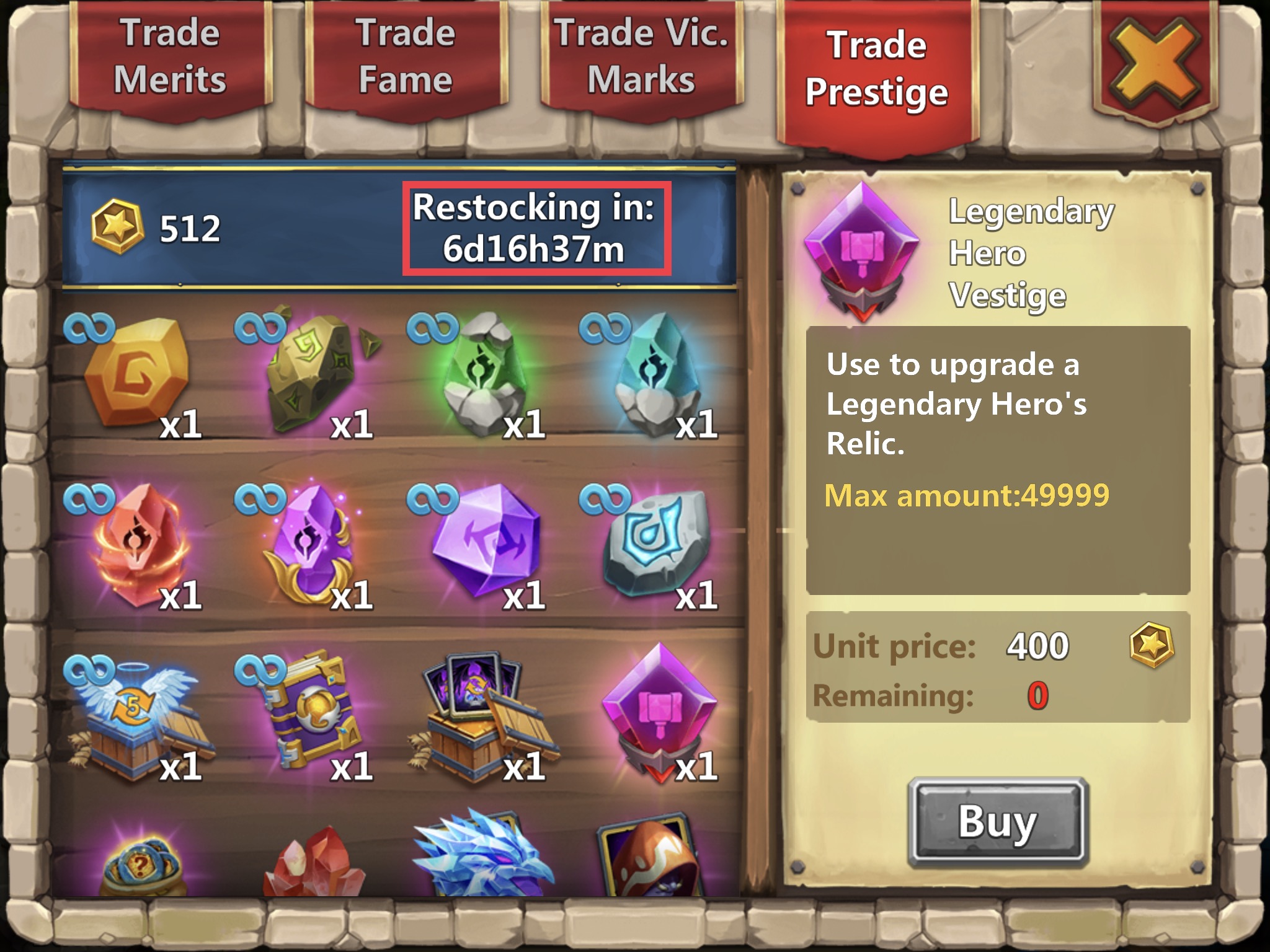Open the Trade Fame tab
The width and height of the screenshot is (1270, 952).
pyautogui.click(x=406, y=57)
